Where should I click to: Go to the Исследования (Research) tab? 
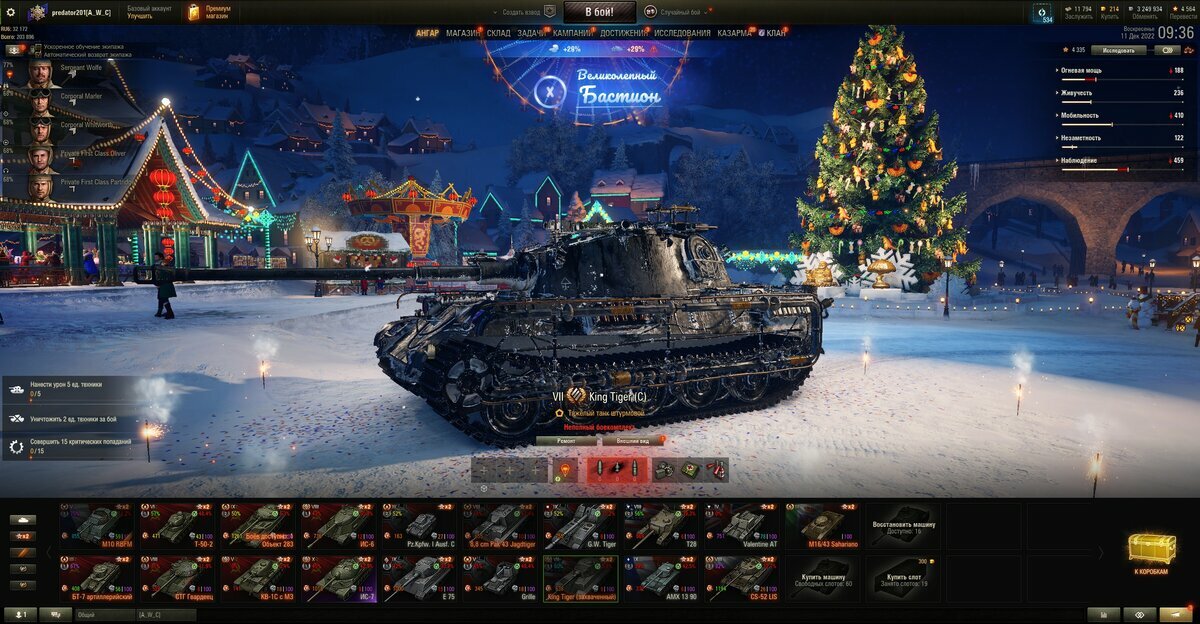[x=682, y=33]
